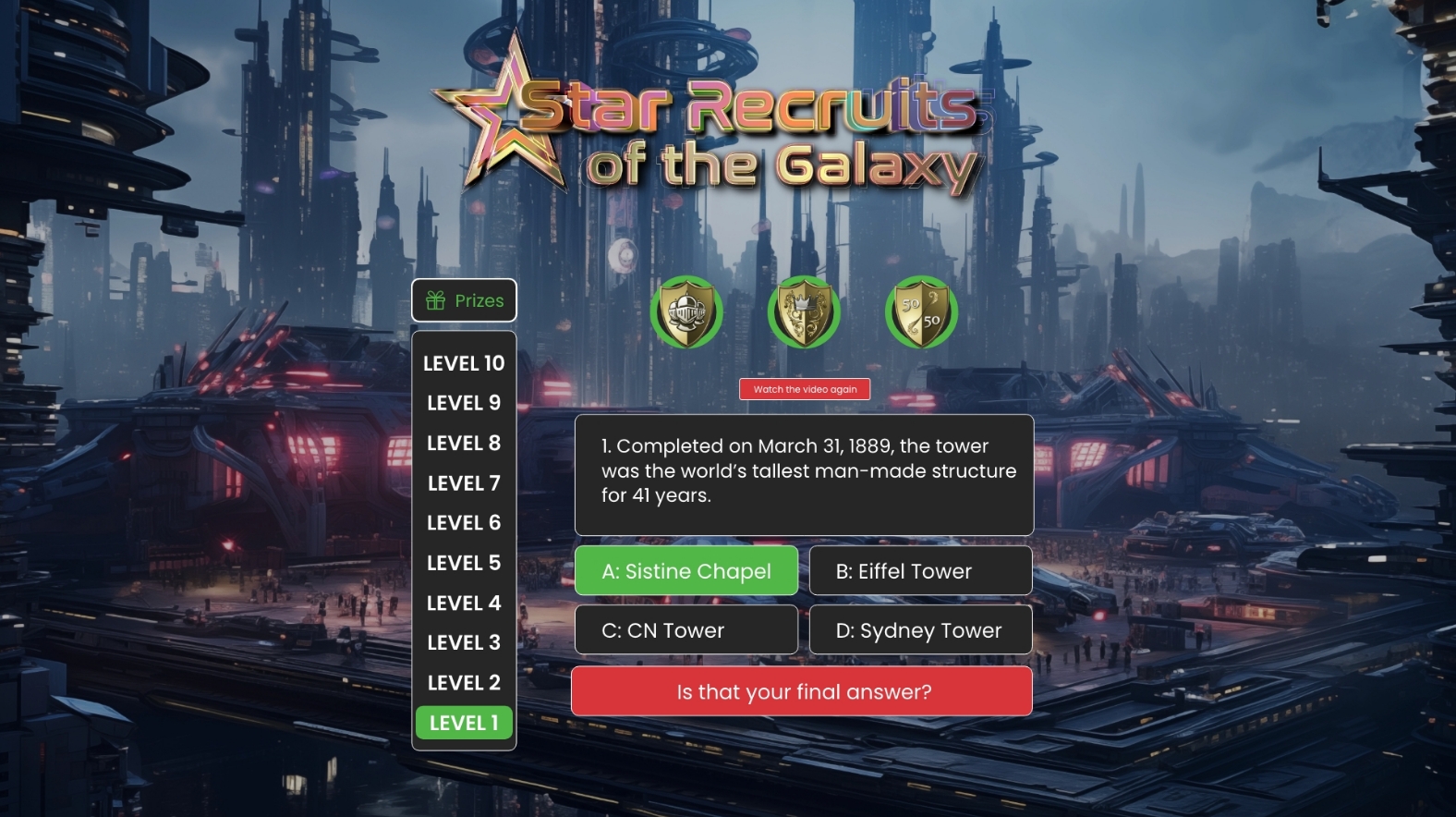Viewport: 1456px width, 817px height.
Task: Pick answer B: Eiffel Tower
Action: pyautogui.click(x=920, y=571)
